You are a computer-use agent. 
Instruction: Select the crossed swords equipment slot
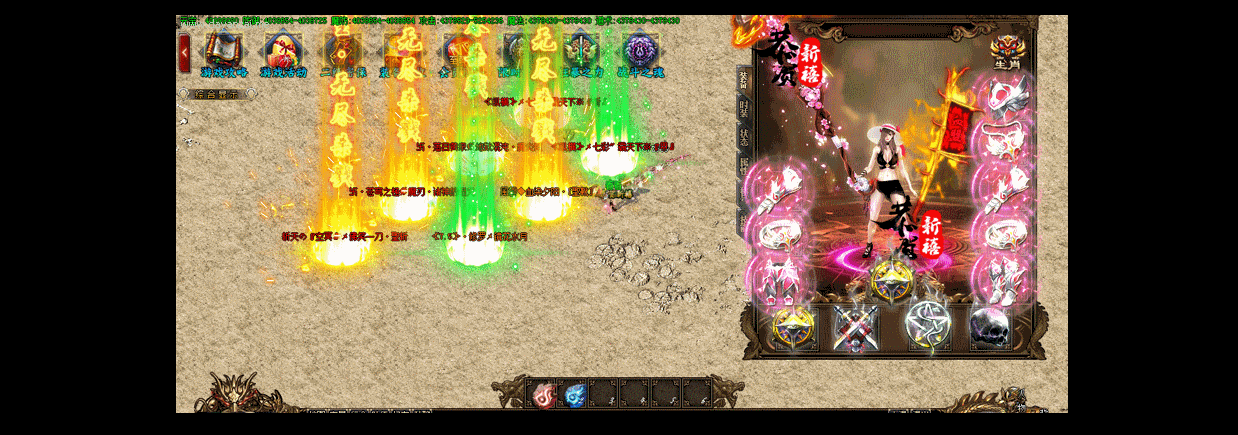857,328
